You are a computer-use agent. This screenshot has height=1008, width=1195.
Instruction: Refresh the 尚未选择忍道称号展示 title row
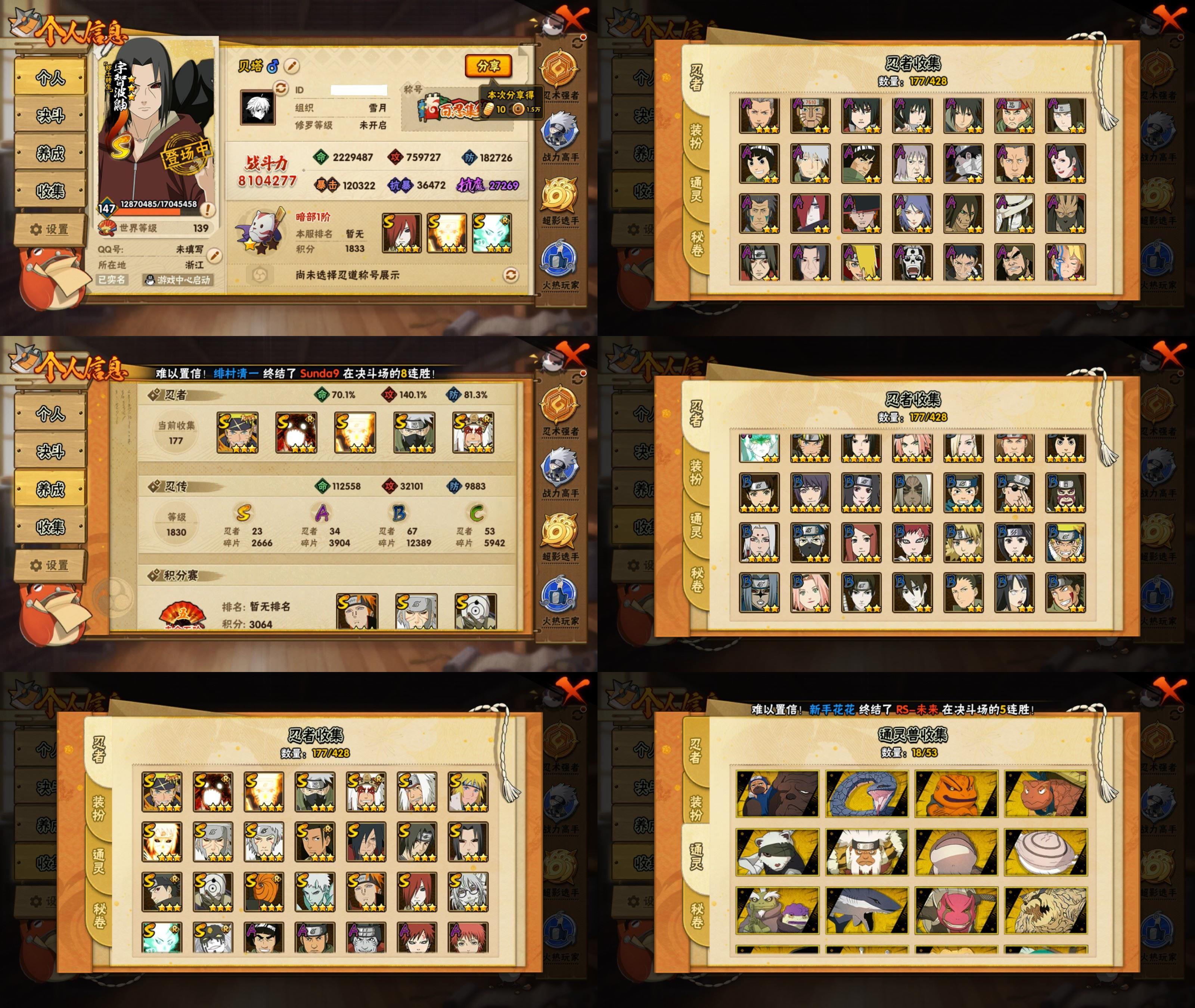510,276
